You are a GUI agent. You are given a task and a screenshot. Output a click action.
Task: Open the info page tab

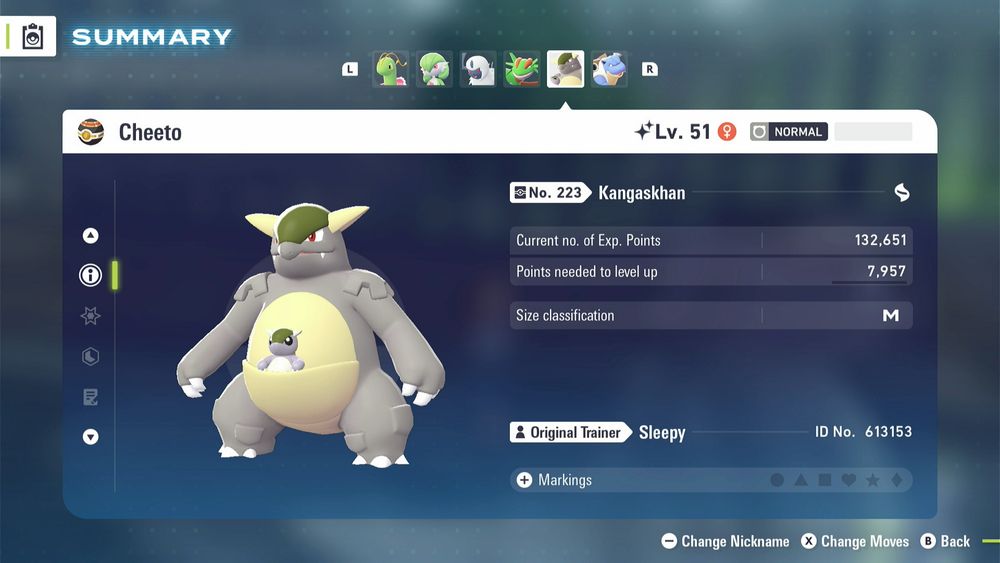coord(91,275)
